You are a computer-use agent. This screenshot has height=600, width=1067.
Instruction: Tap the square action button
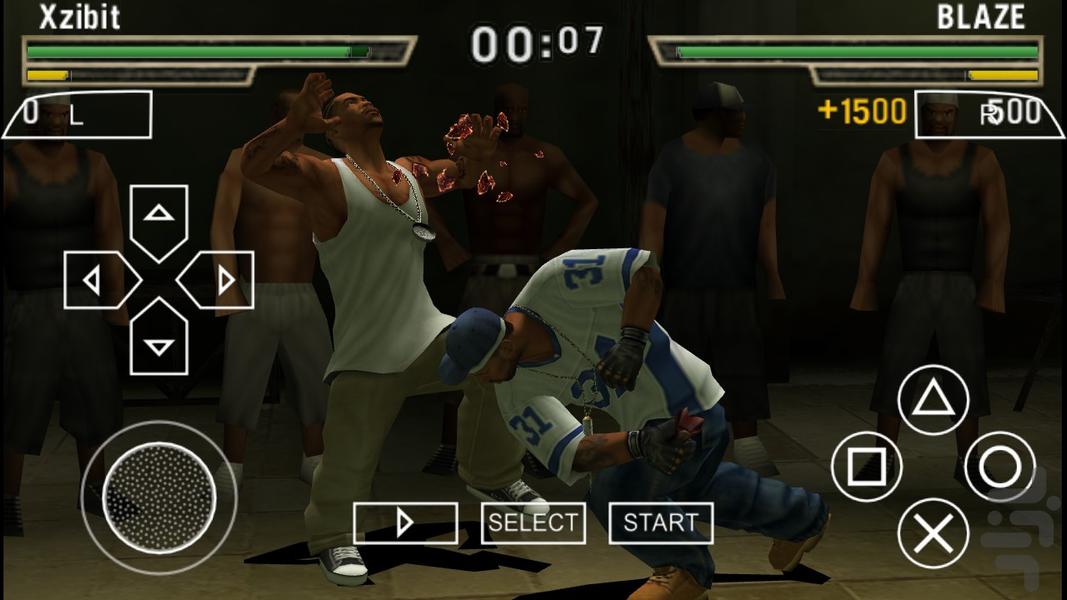[x=867, y=467]
